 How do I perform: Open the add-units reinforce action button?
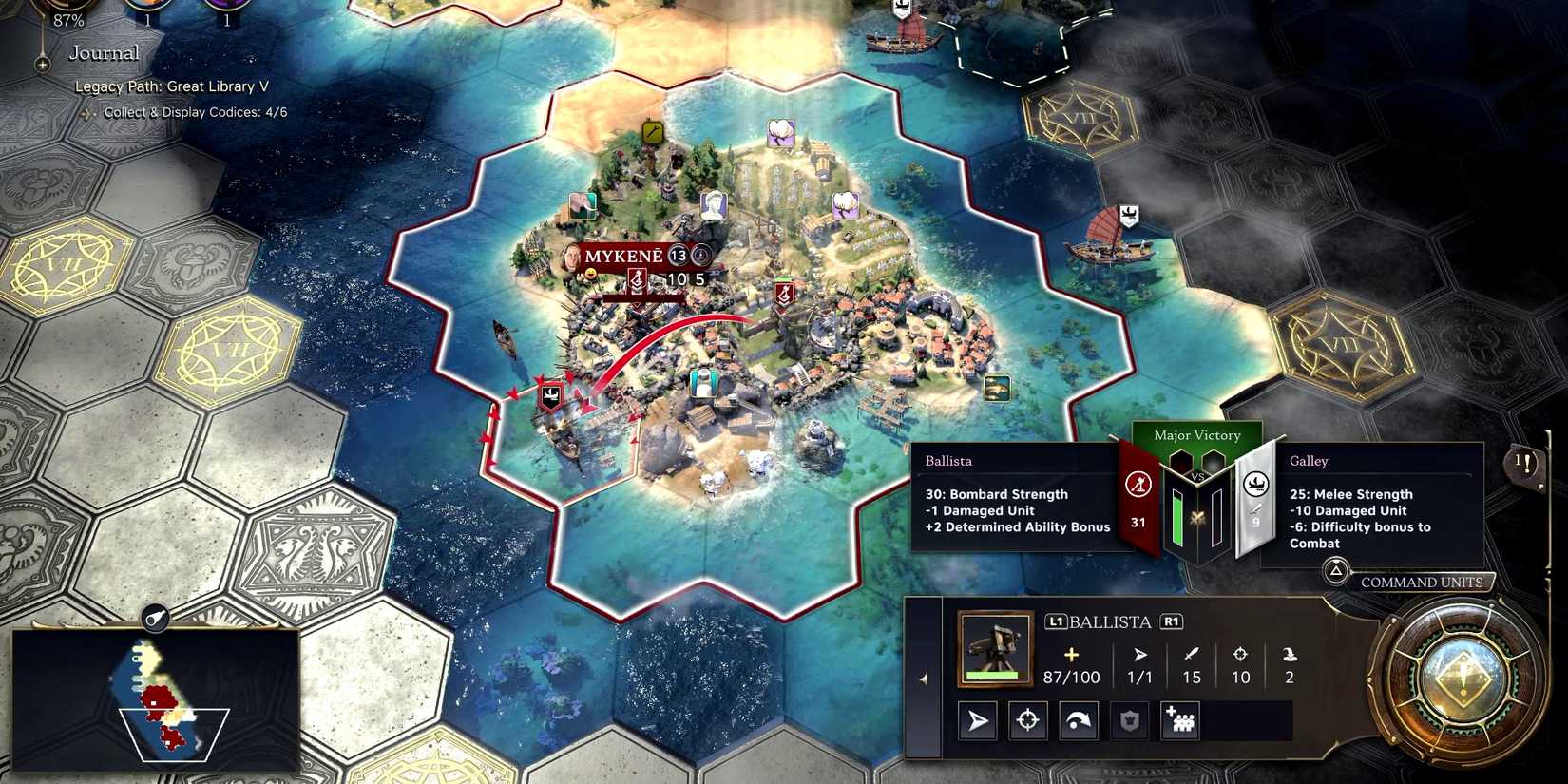click(x=1180, y=721)
